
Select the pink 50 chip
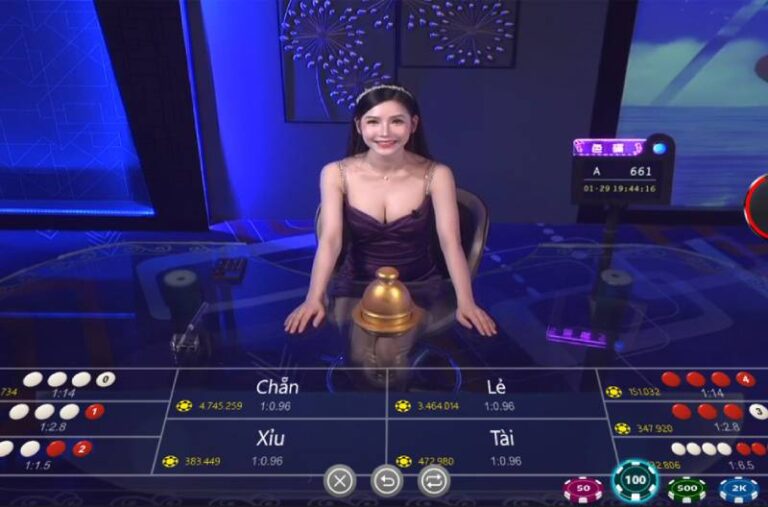tap(582, 489)
